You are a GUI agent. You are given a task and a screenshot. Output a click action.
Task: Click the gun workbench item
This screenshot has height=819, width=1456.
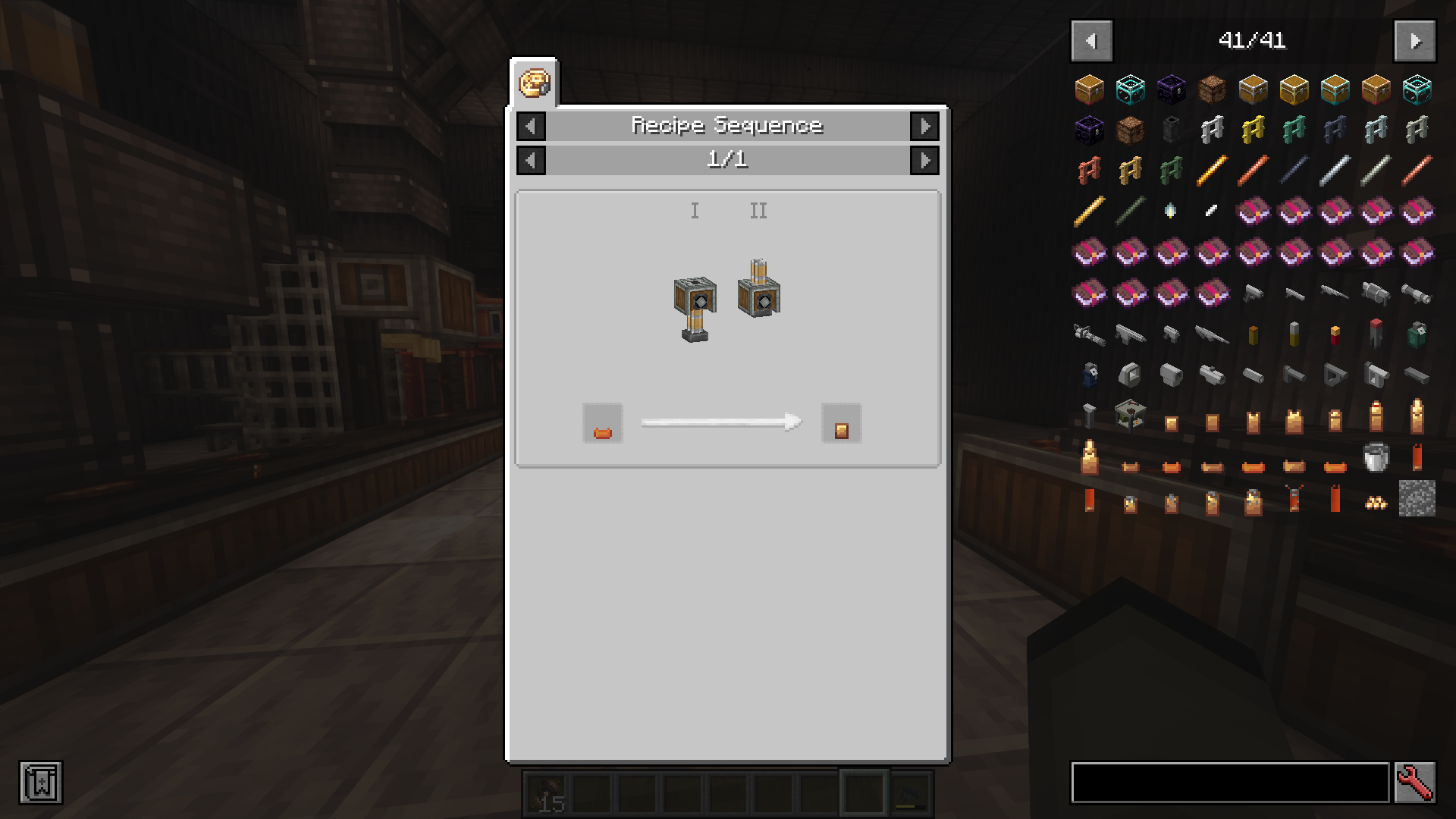click(1130, 416)
